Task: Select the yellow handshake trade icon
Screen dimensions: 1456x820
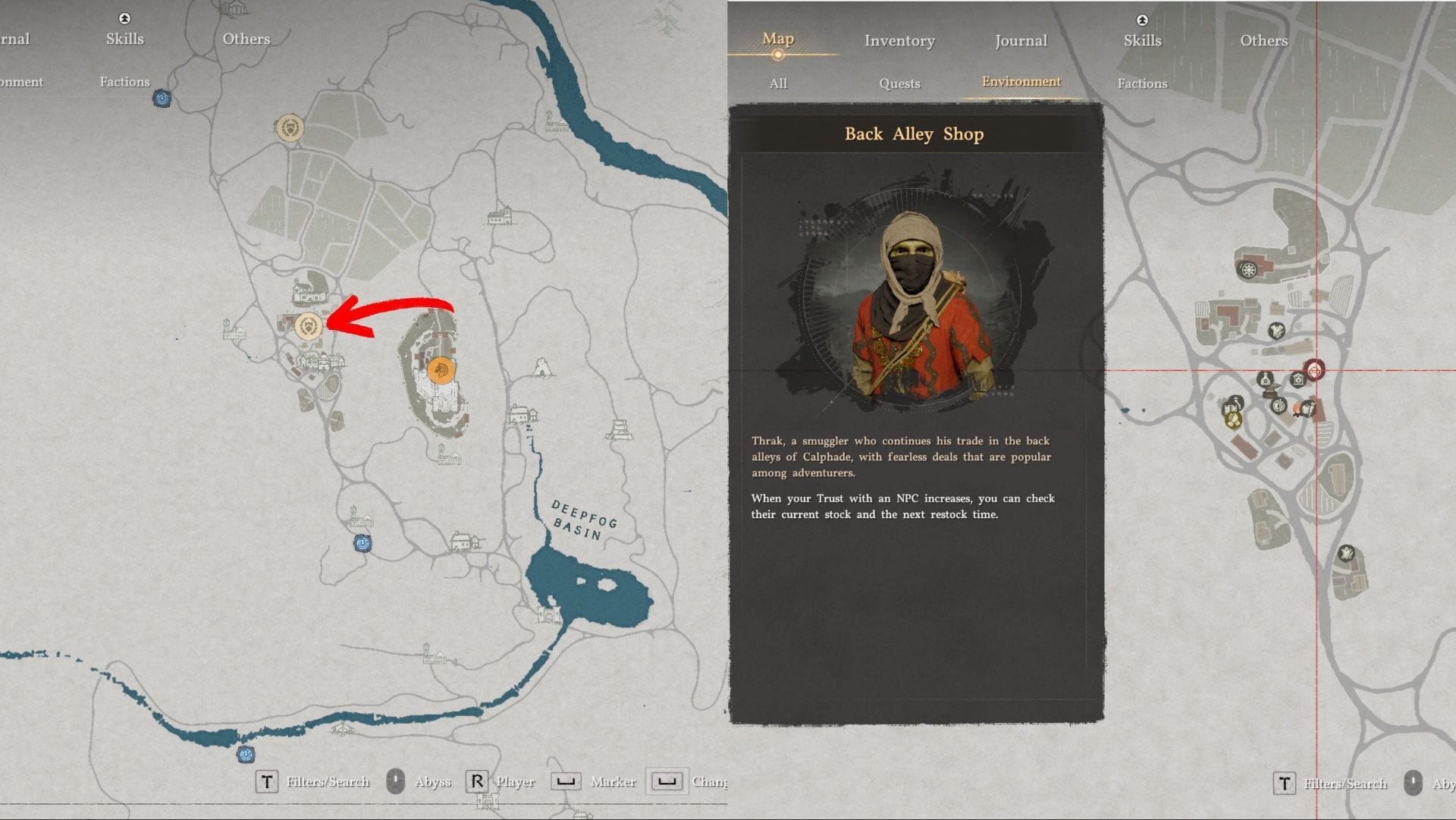Action: click(x=1234, y=420)
